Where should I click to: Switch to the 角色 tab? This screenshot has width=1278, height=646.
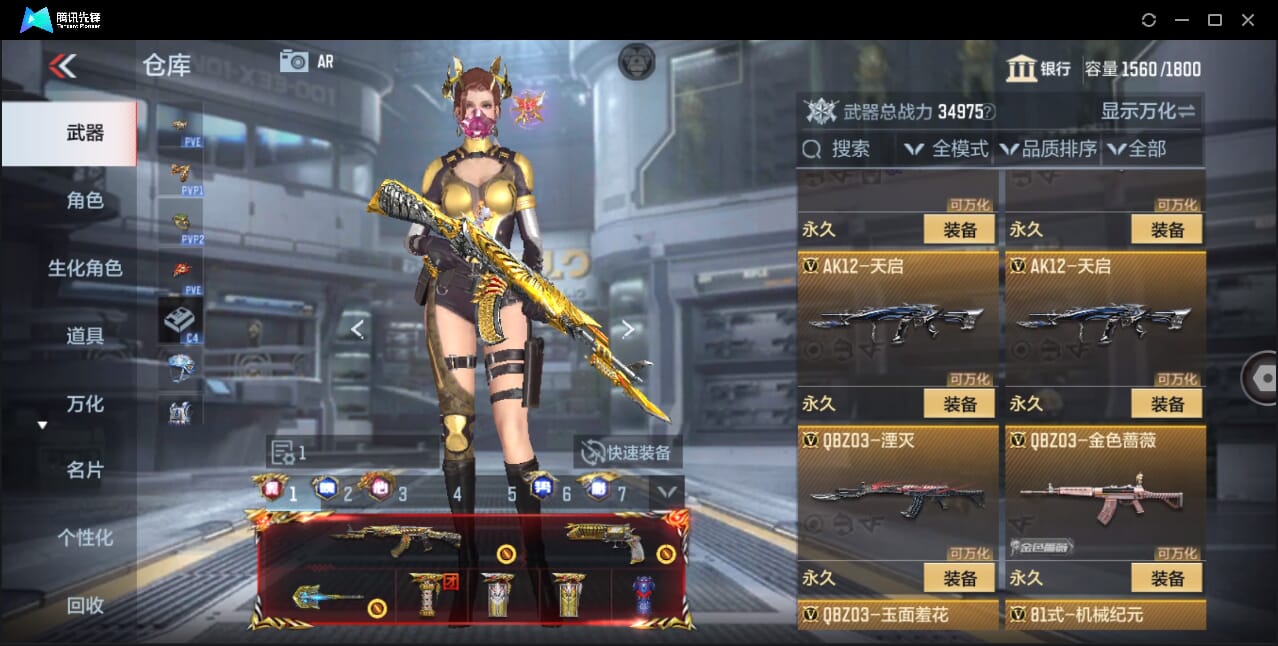84,200
